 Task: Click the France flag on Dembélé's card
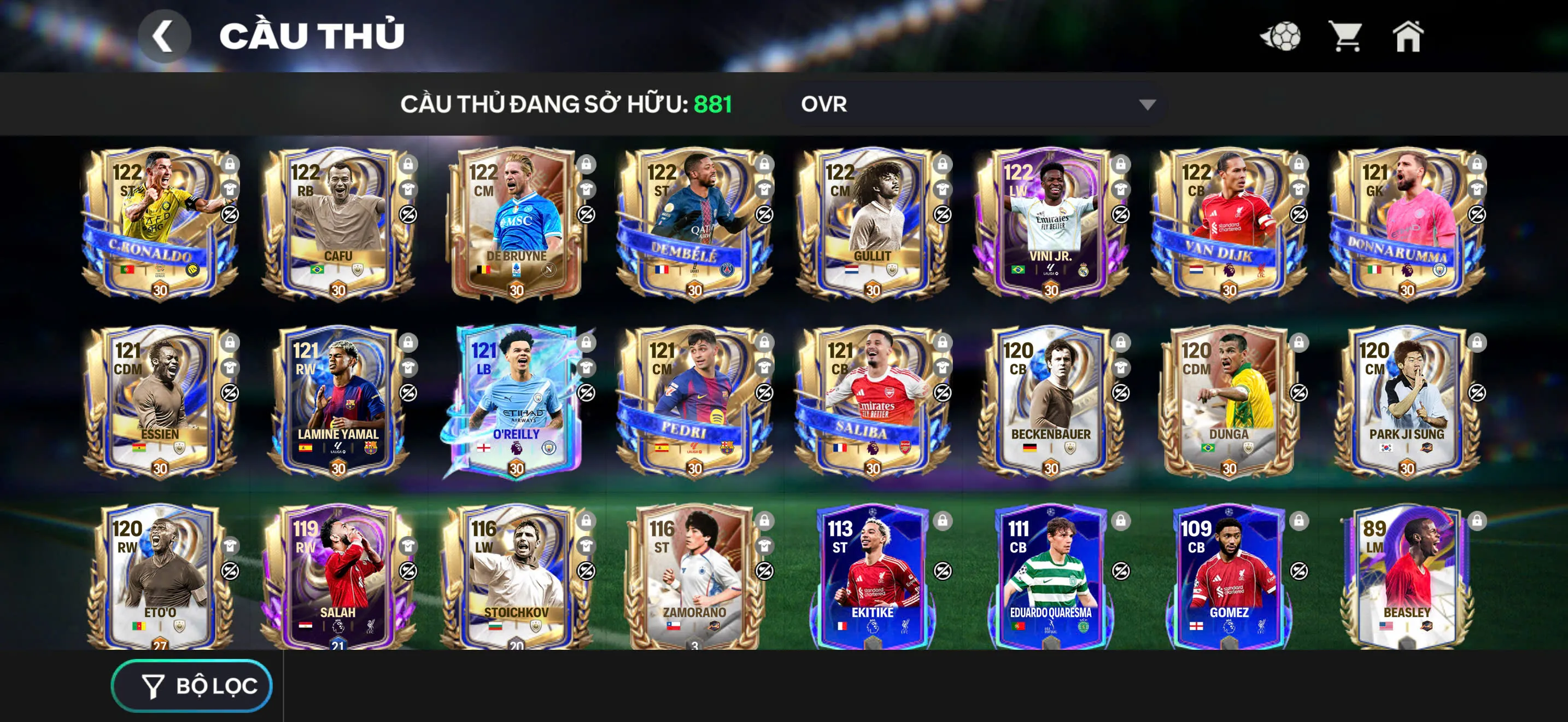point(660,270)
